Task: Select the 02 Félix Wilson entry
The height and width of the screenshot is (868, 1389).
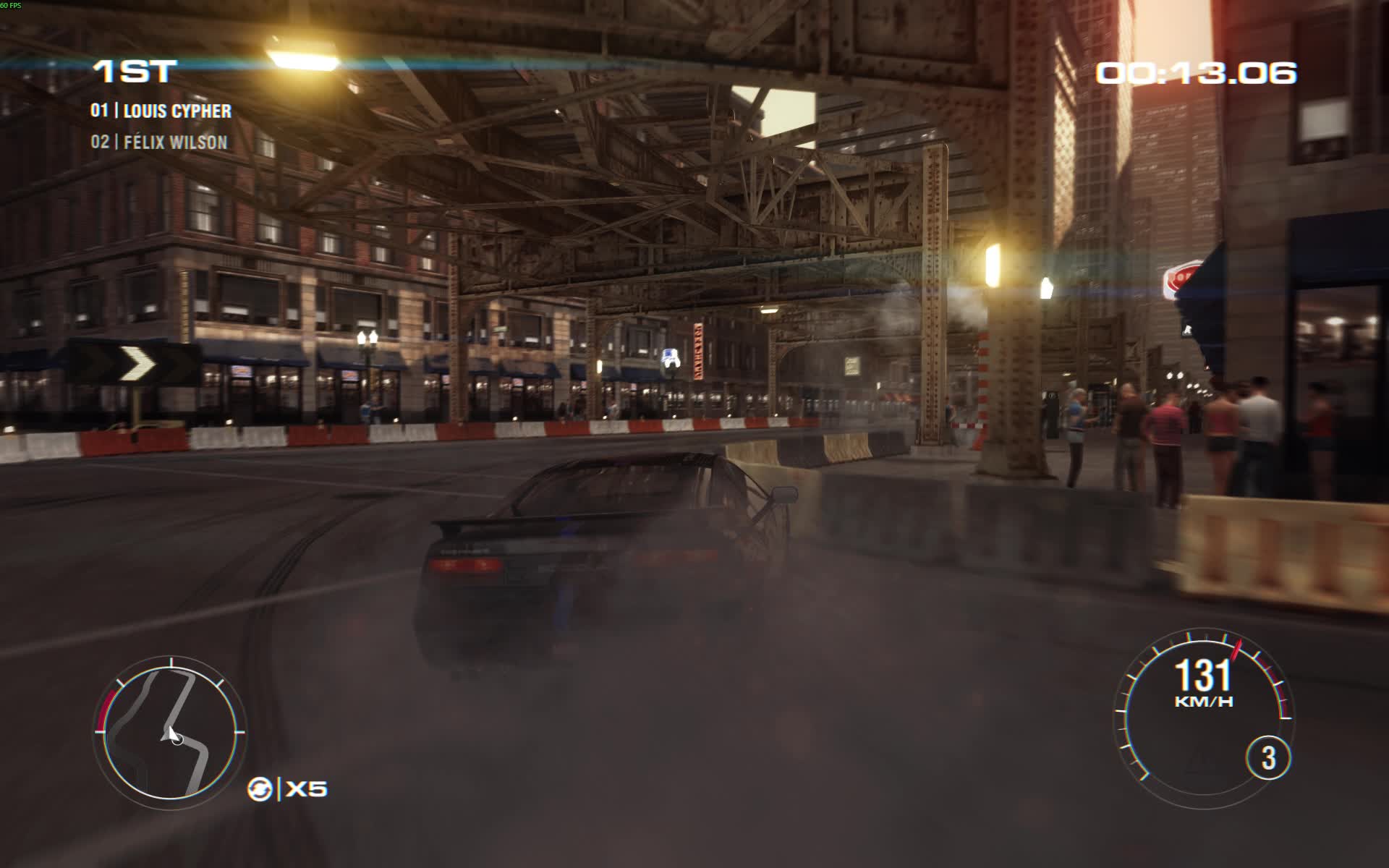Action: [159, 142]
